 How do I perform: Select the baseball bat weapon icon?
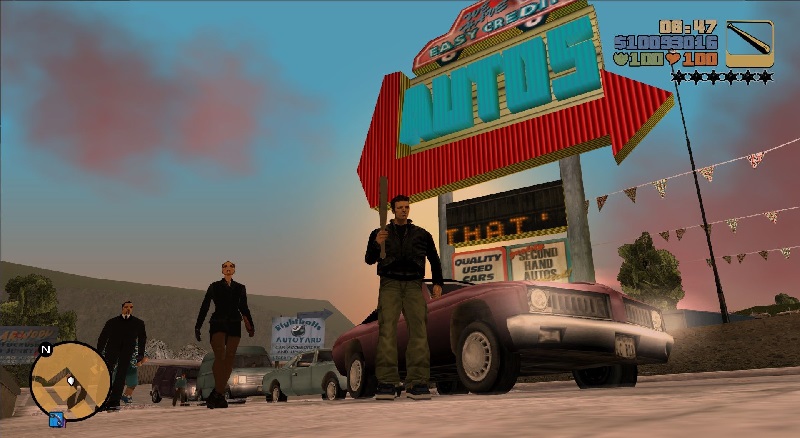coord(749,43)
